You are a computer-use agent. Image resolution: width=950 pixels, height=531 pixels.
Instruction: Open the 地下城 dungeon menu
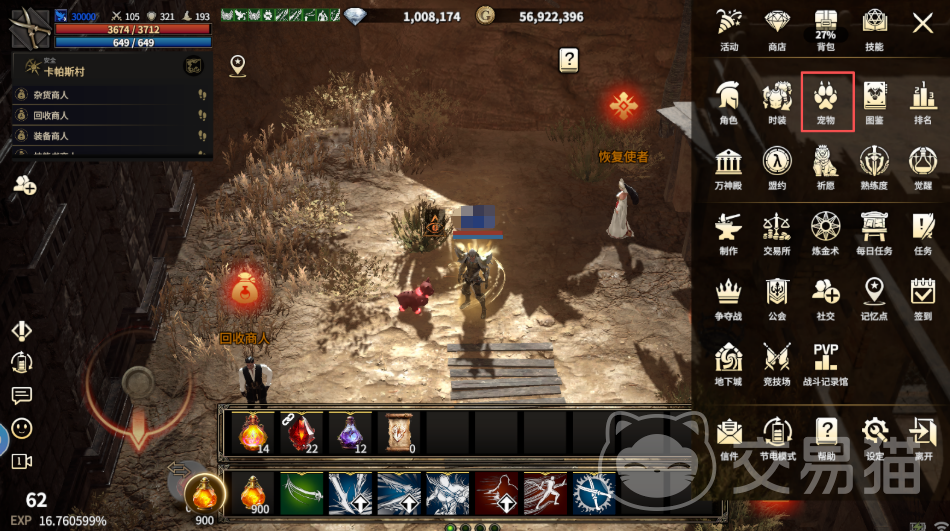[x=728, y=362]
